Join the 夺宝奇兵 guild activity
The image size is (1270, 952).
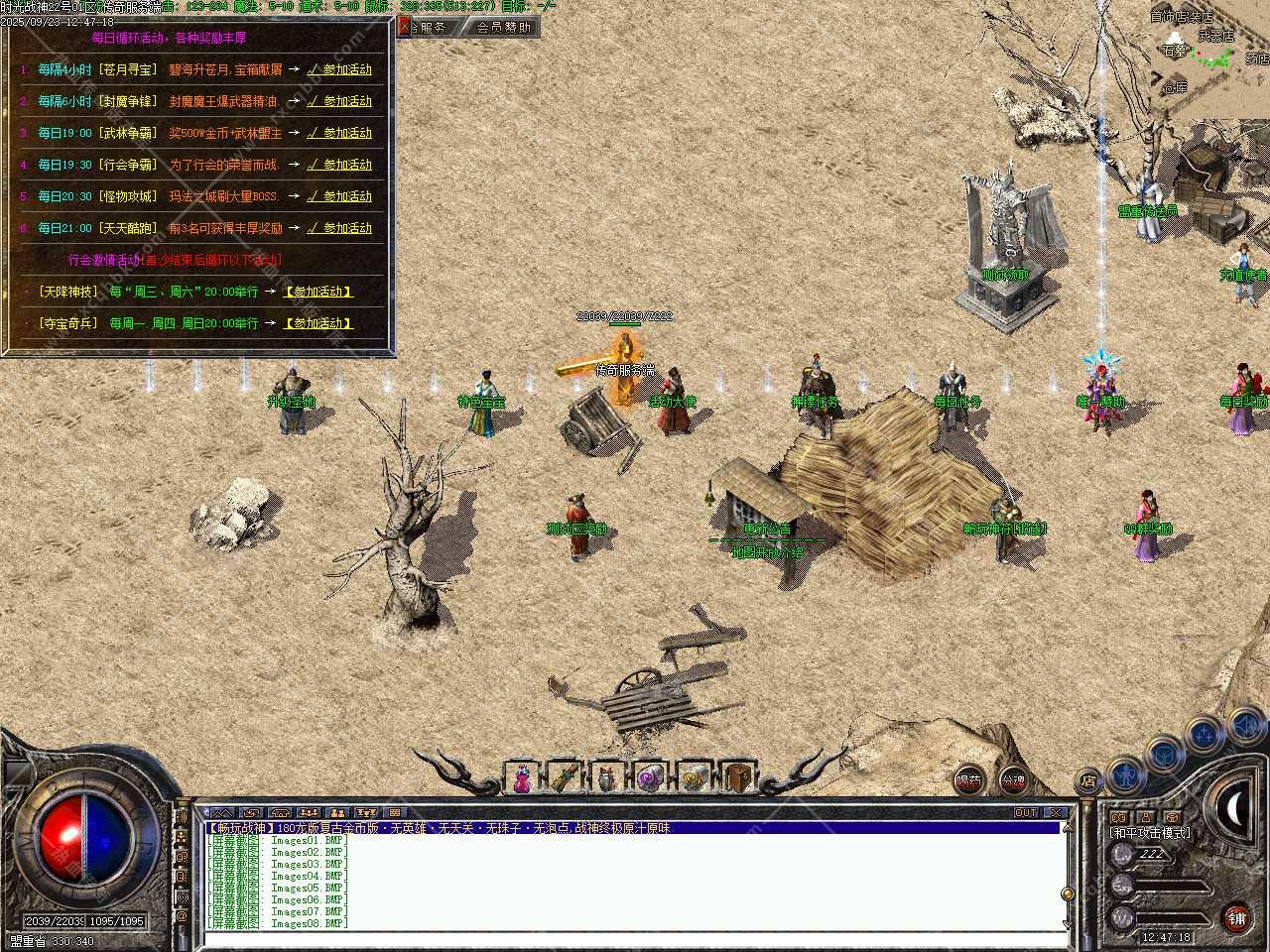pos(317,323)
